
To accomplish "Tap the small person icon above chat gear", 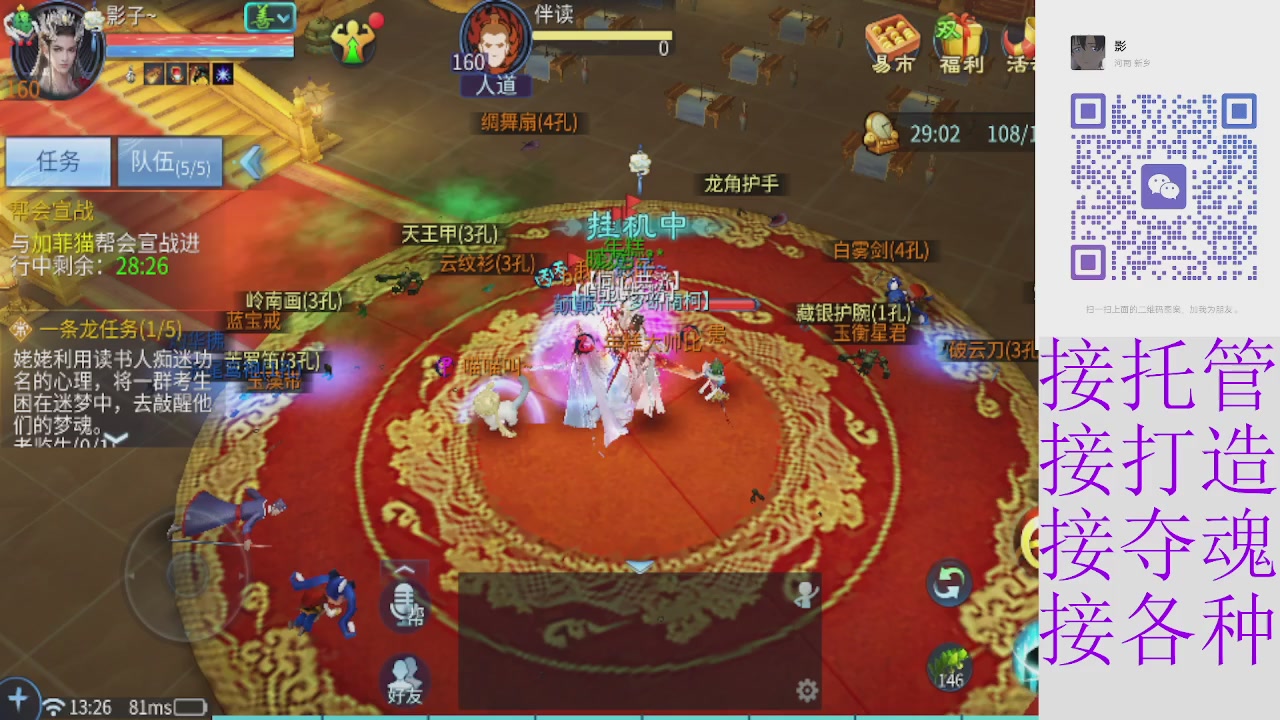I will [806, 596].
